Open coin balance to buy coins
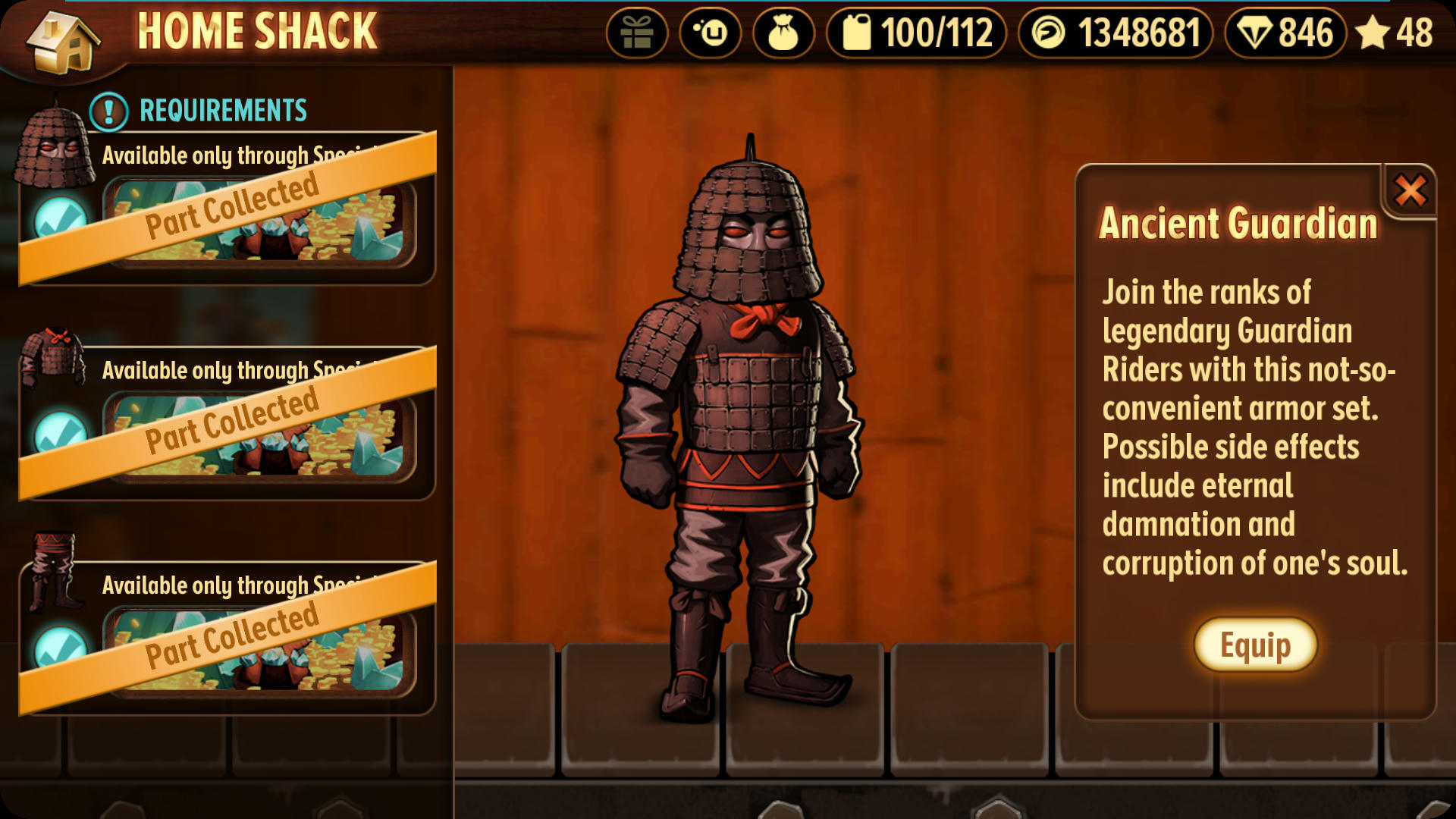The height and width of the screenshot is (819, 1456). click(x=1116, y=33)
